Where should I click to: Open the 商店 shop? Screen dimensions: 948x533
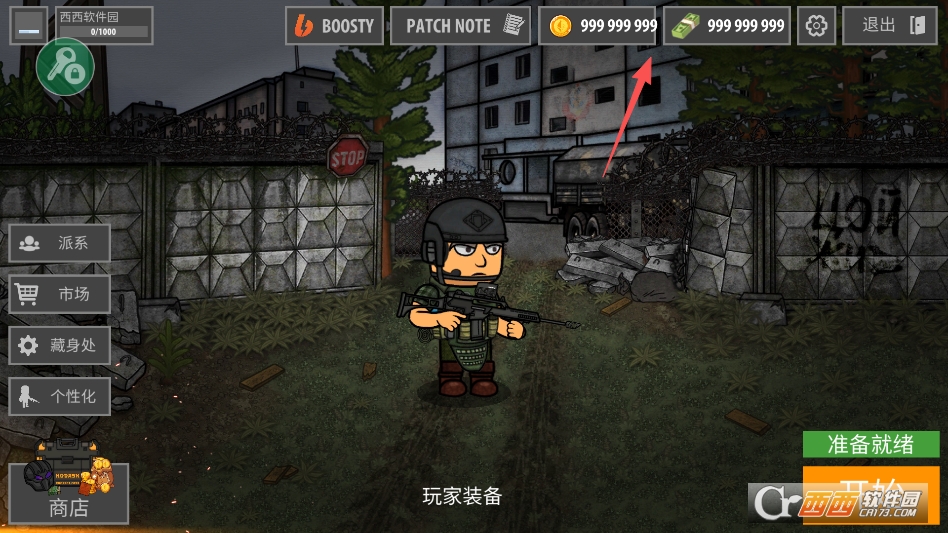coord(69,495)
